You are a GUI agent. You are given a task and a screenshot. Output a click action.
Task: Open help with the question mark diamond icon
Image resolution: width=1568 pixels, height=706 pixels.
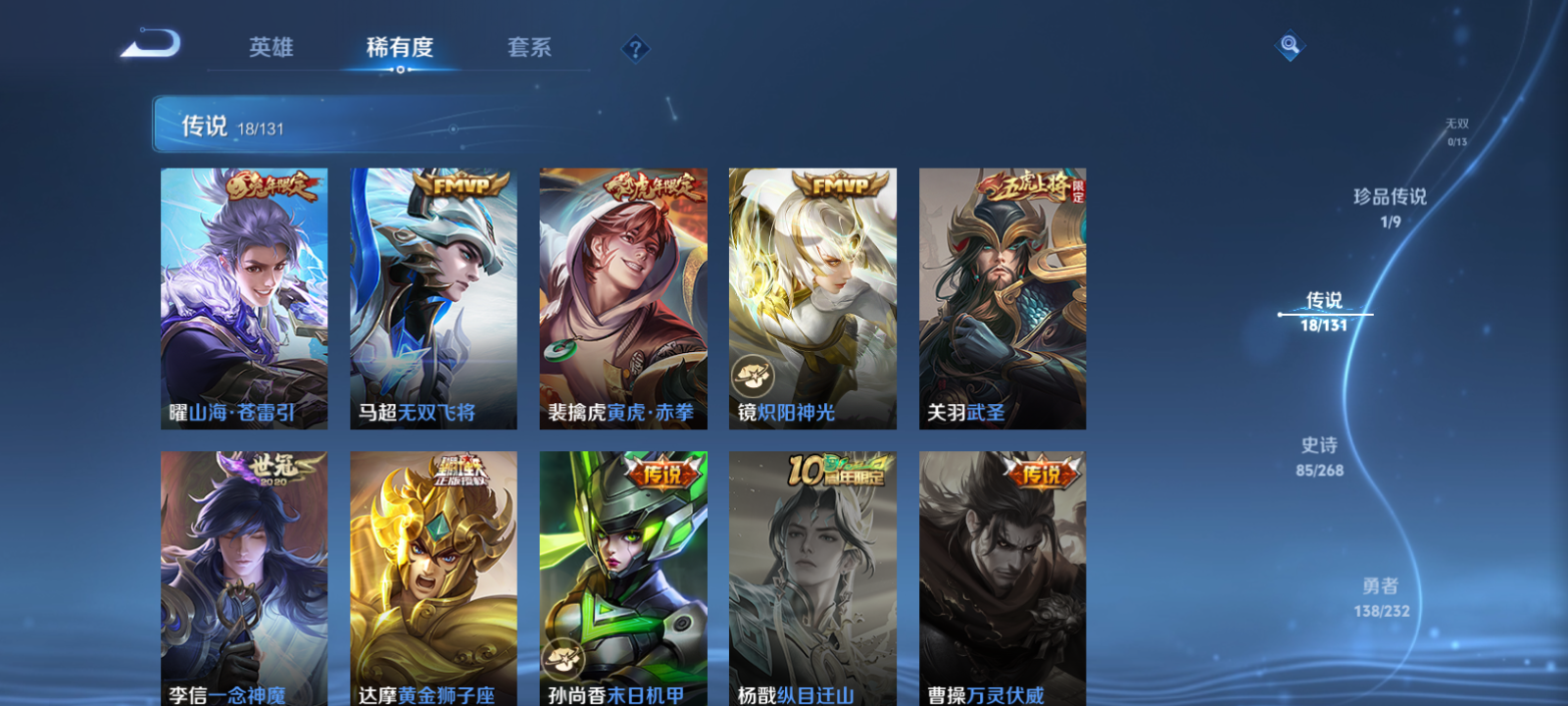tap(634, 47)
